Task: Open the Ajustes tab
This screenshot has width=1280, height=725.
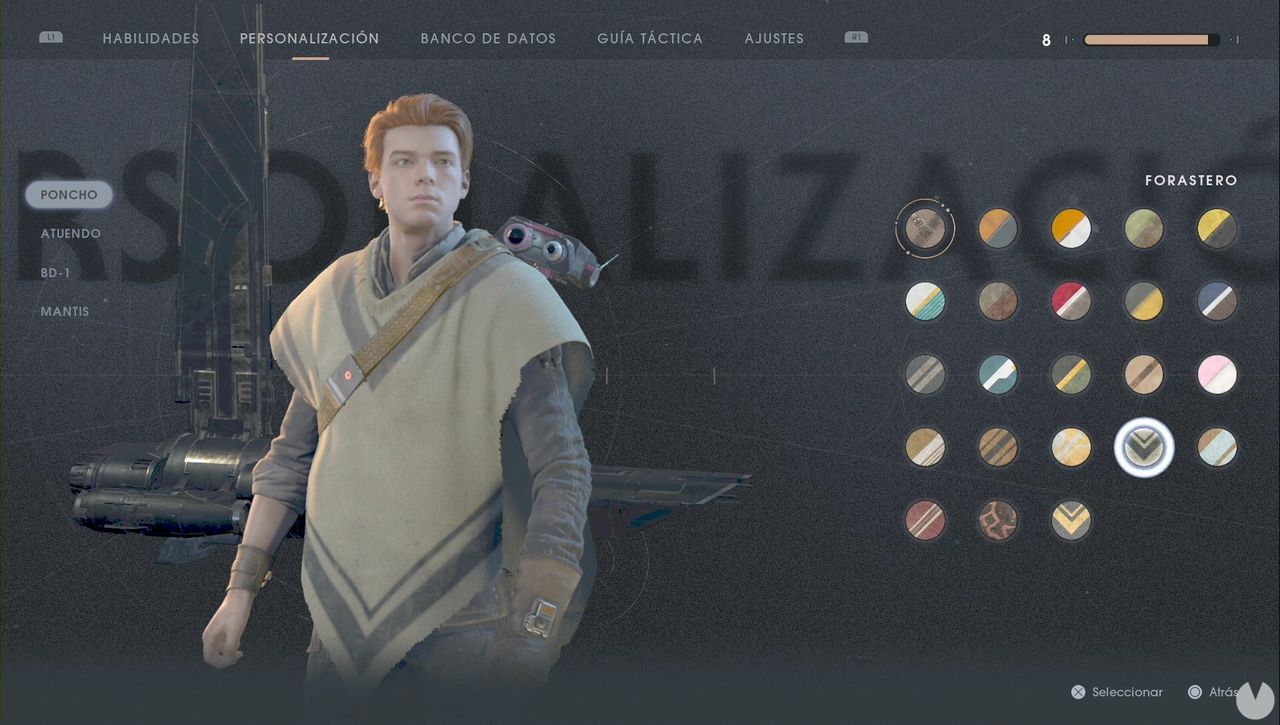Action: 774,38
